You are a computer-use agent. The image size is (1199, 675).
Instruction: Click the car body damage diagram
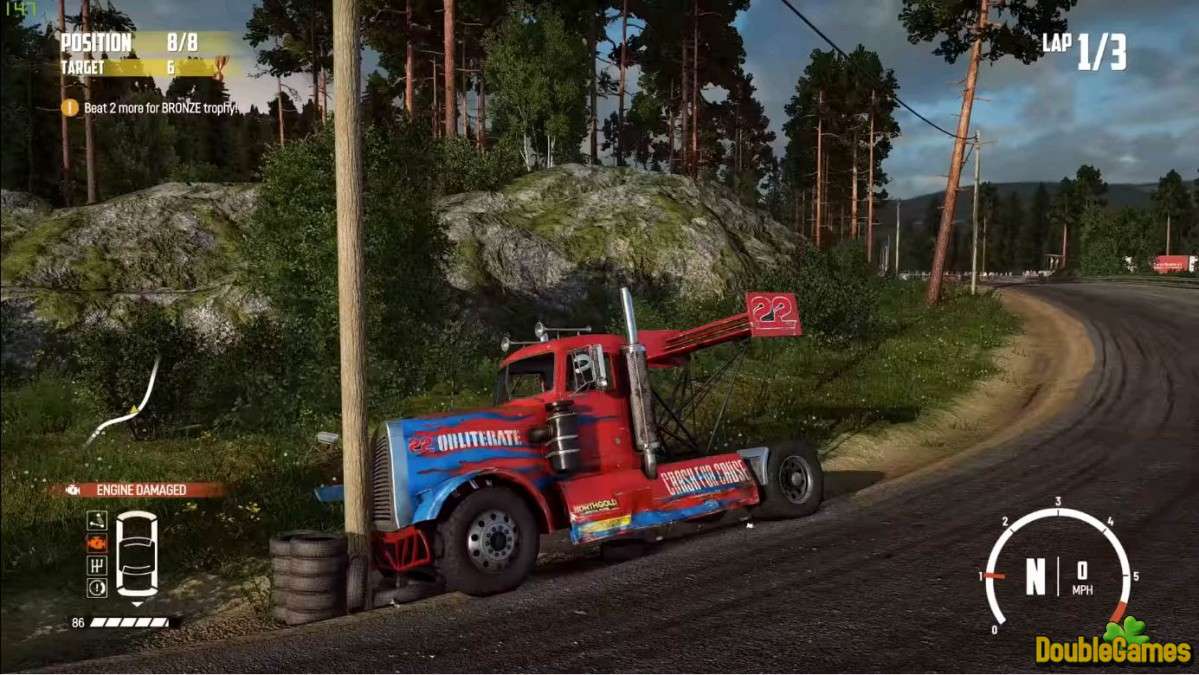137,553
